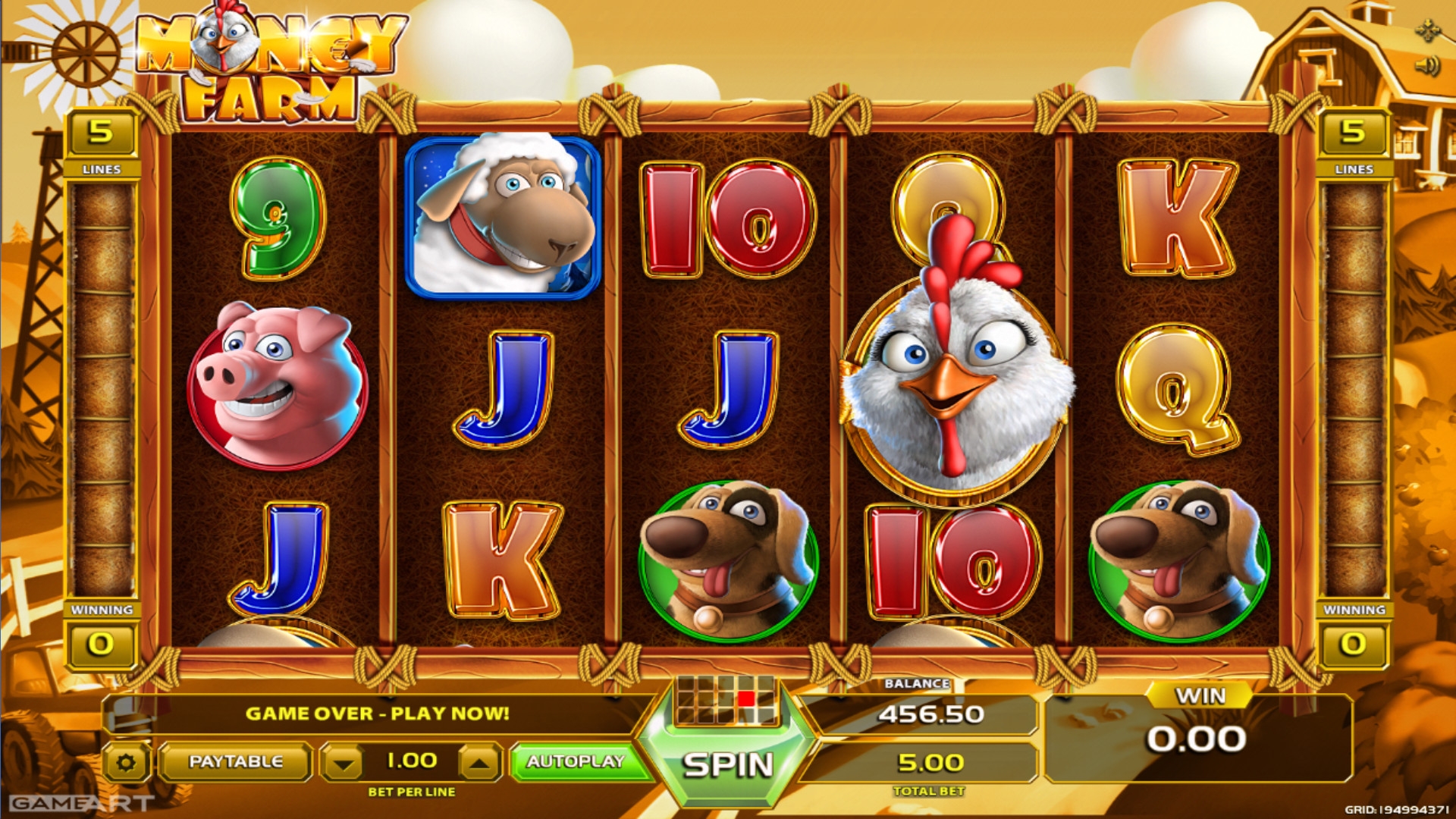Start Autoplay mode
This screenshot has height=819, width=1456.
(x=576, y=761)
